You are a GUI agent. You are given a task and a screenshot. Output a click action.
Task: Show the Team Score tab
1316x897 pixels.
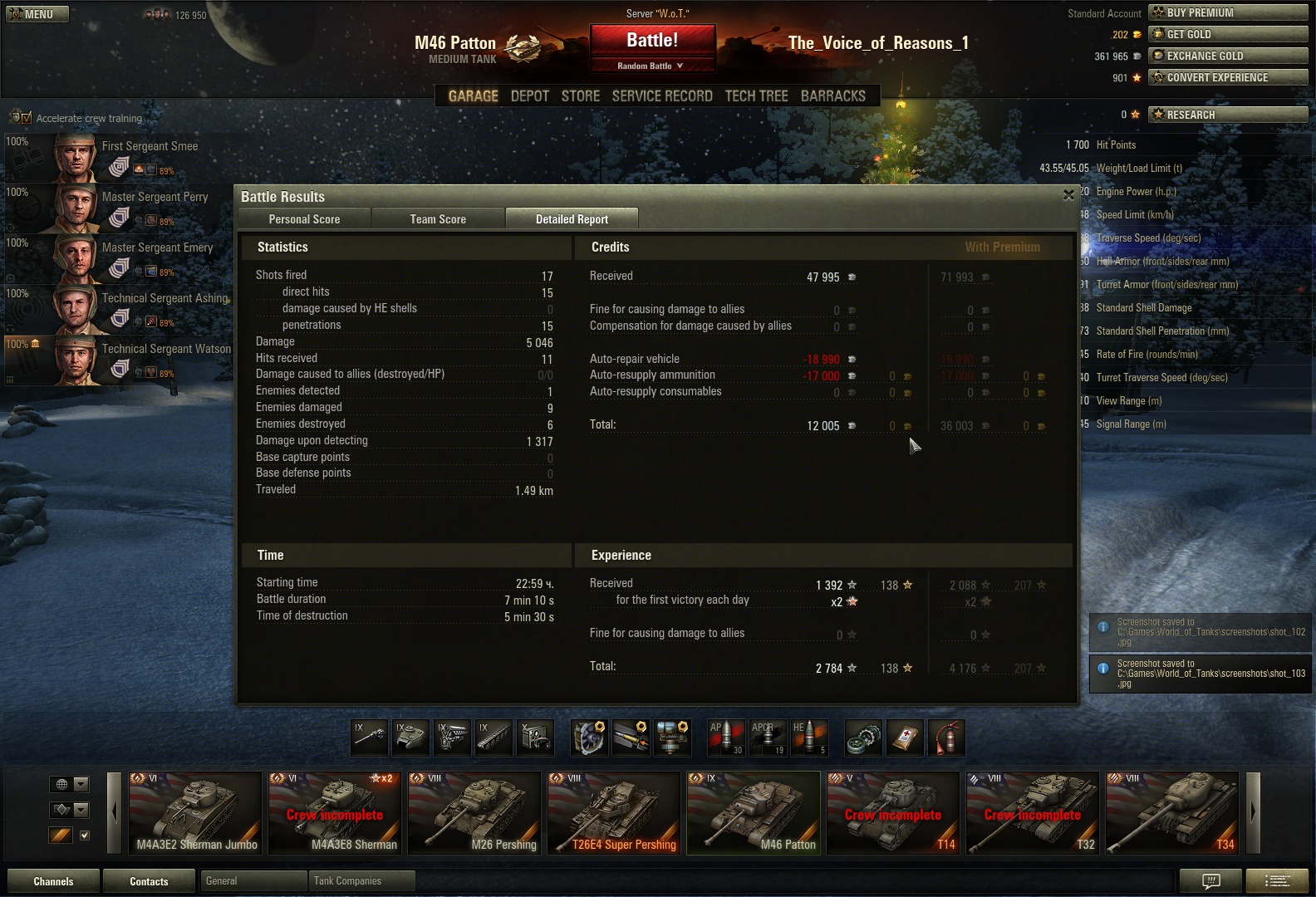coord(438,219)
